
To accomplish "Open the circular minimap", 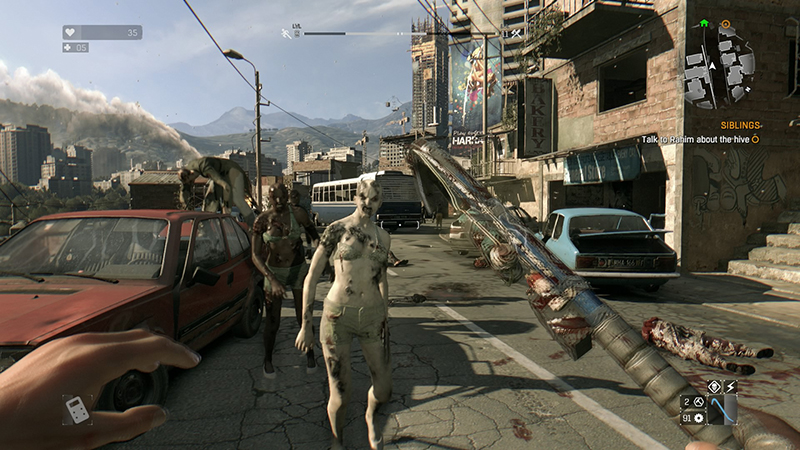I will coord(719,67).
